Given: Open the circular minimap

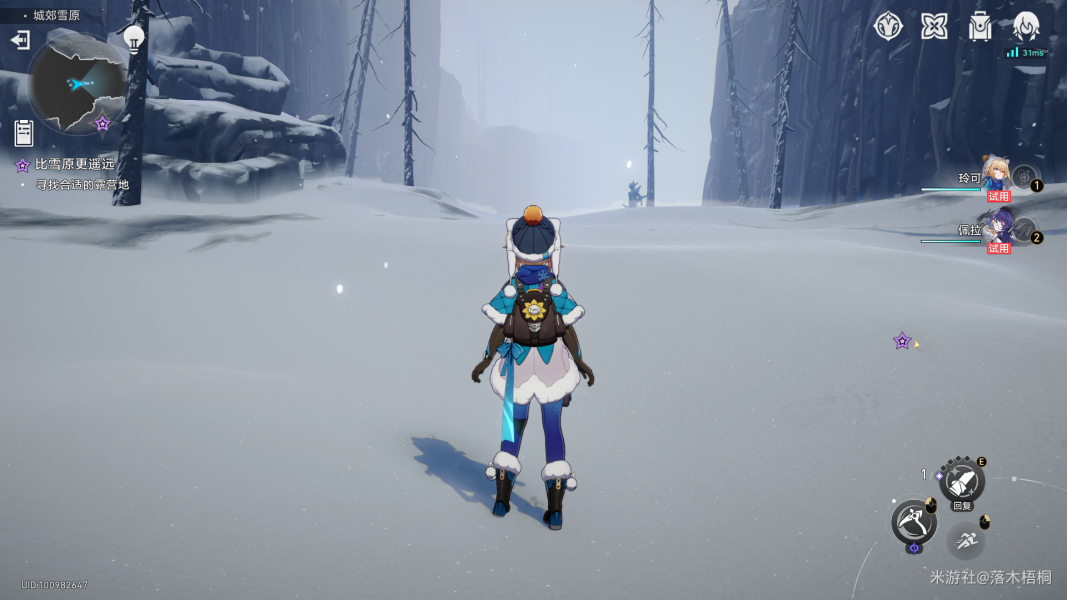Looking at the screenshot, I should pos(77,84).
